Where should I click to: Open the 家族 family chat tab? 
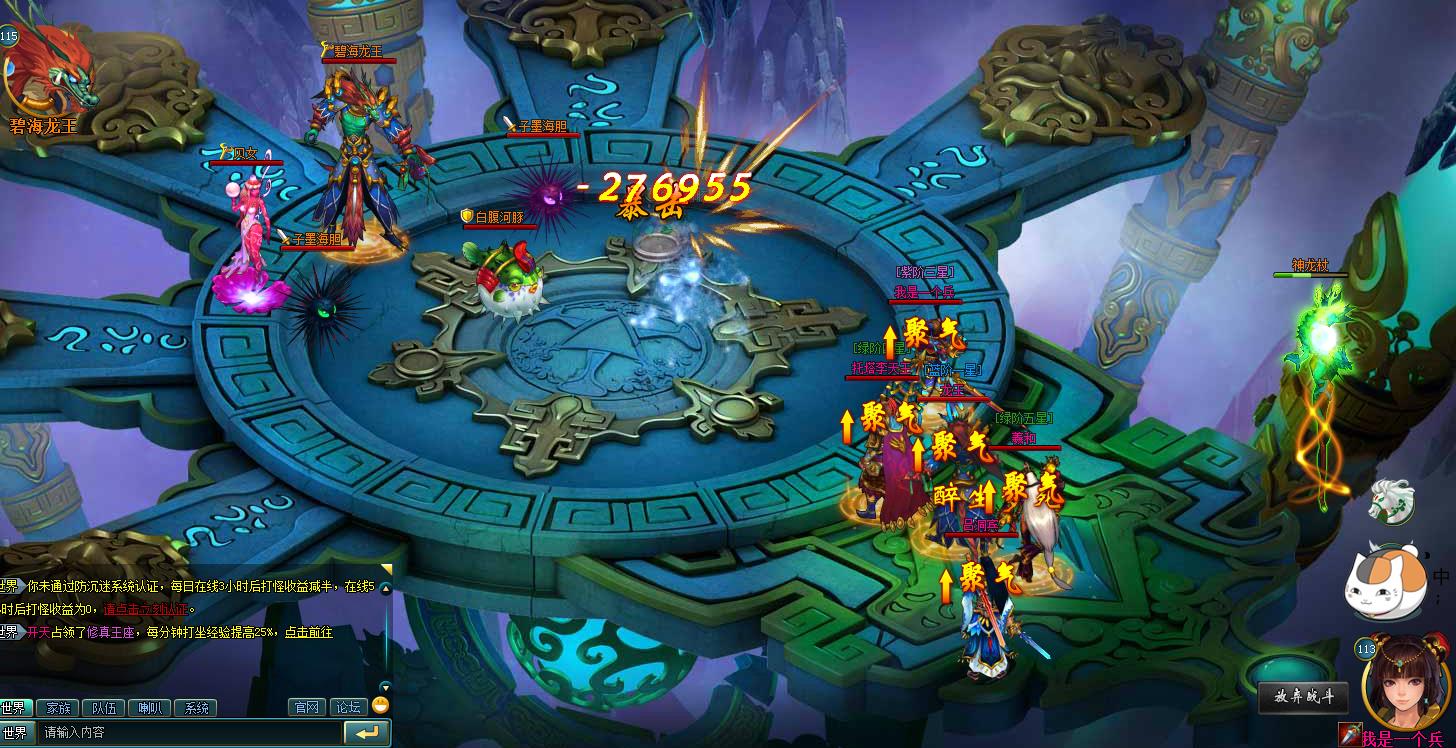(58, 708)
